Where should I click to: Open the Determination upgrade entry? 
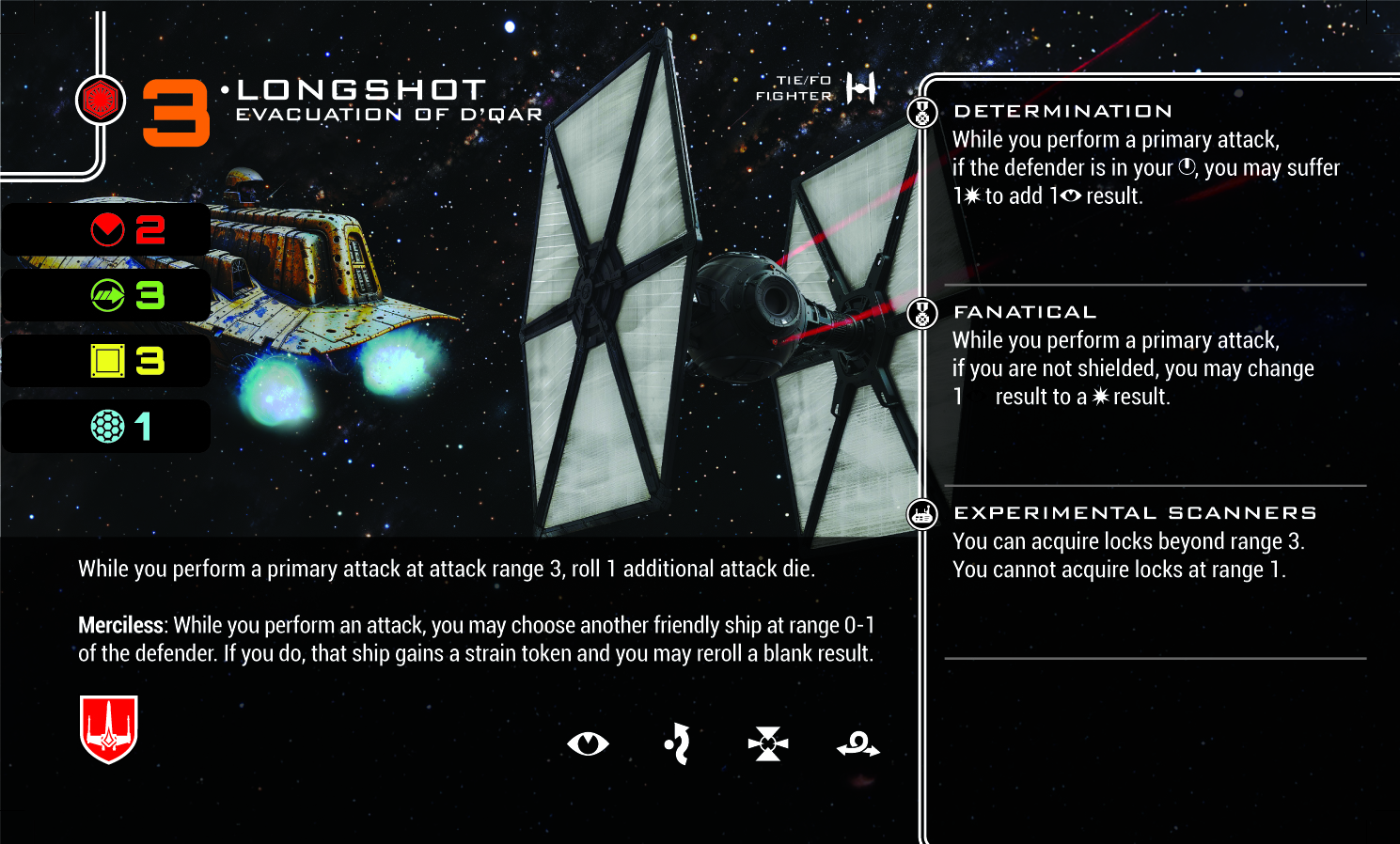coord(1062,112)
